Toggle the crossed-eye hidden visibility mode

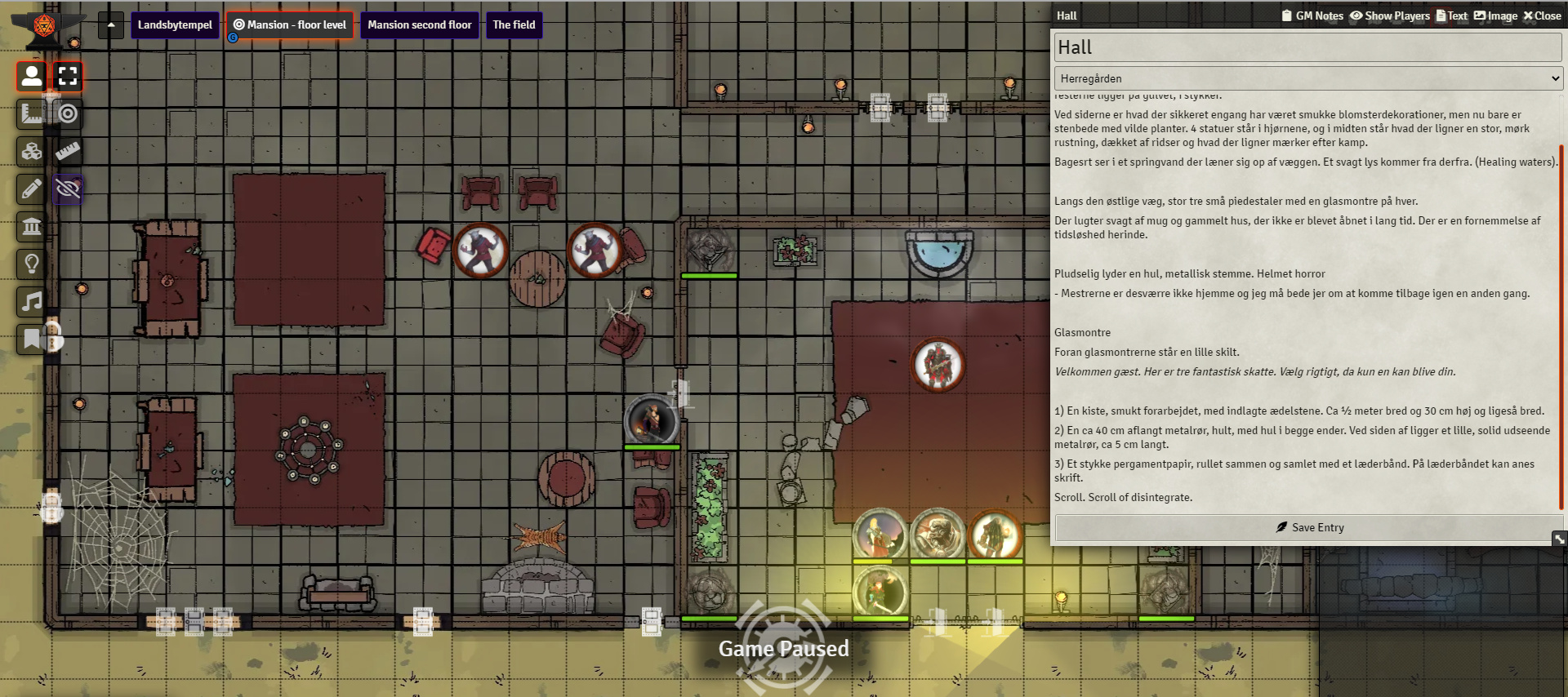tap(68, 189)
